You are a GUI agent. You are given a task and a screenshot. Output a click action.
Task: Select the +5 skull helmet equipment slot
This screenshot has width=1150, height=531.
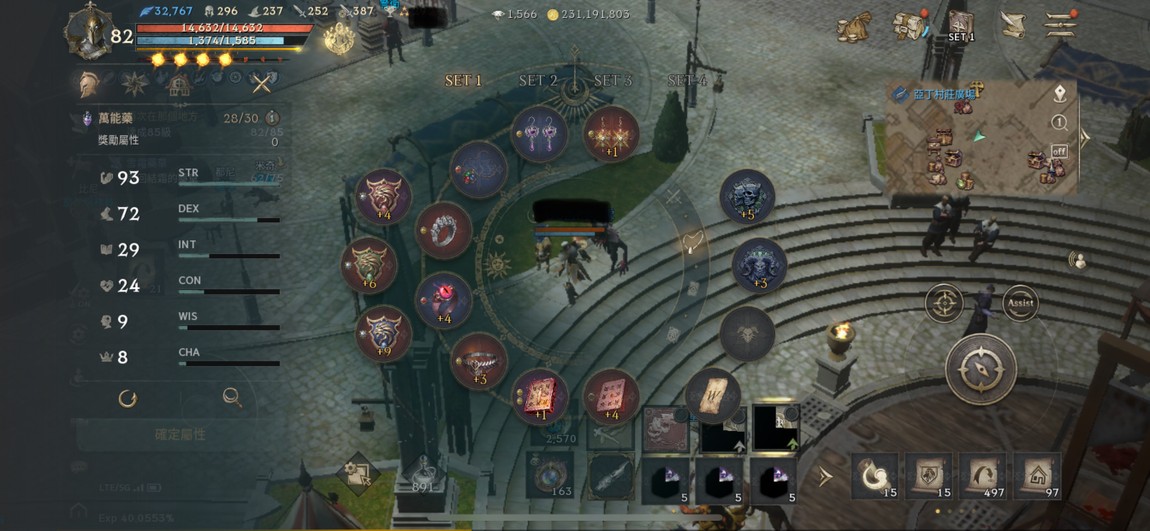pos(747,196)
